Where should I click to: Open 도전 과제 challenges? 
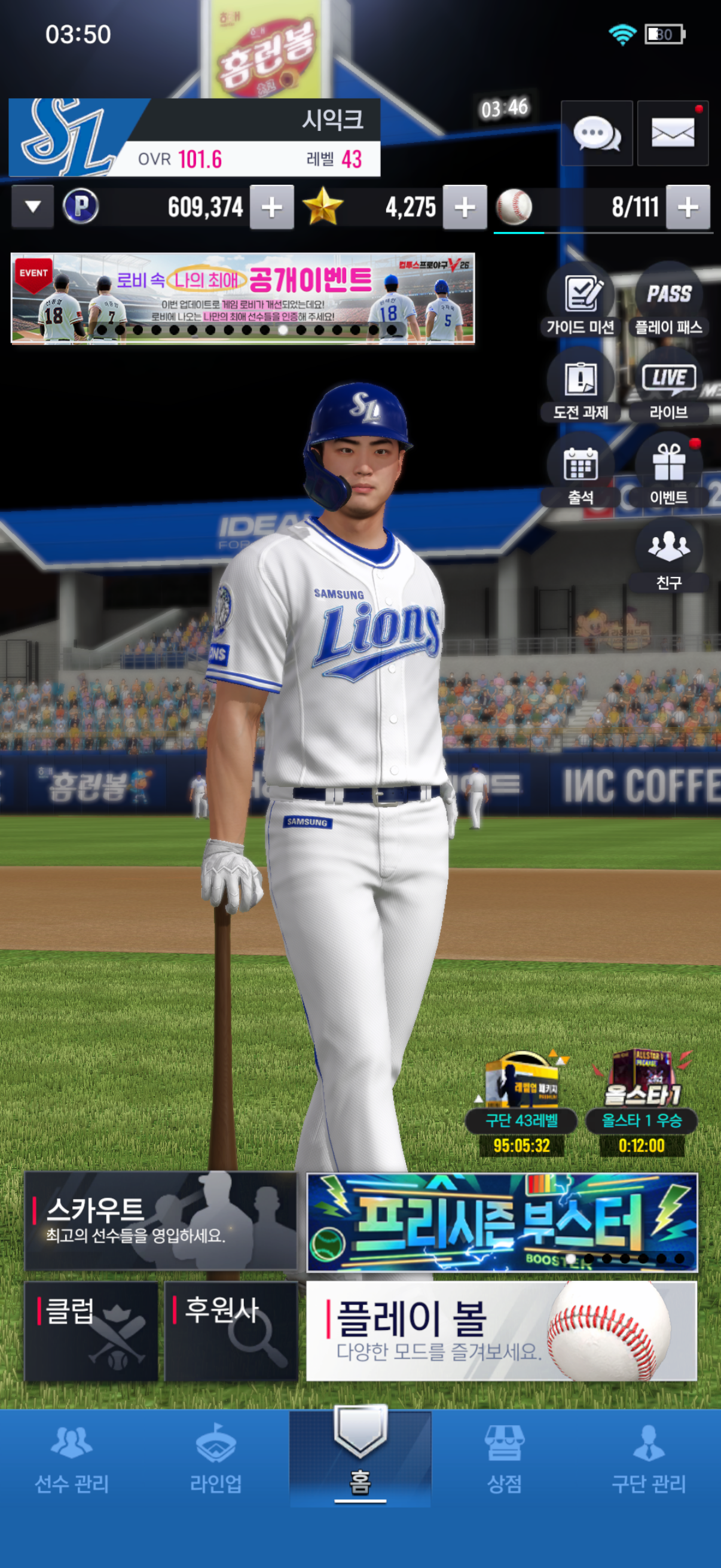tap(581, 387)
